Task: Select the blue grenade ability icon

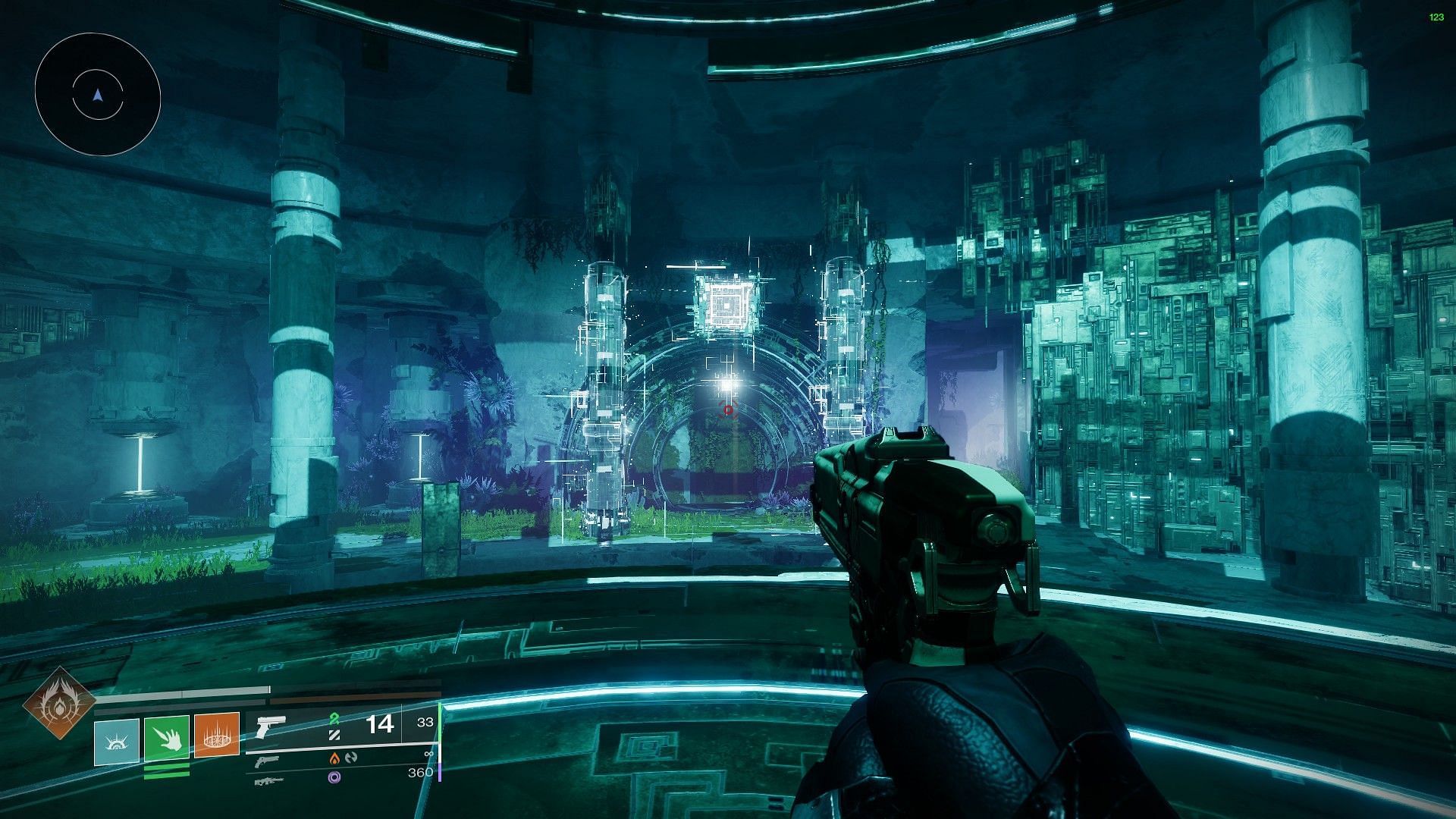Action: point(117,742)
